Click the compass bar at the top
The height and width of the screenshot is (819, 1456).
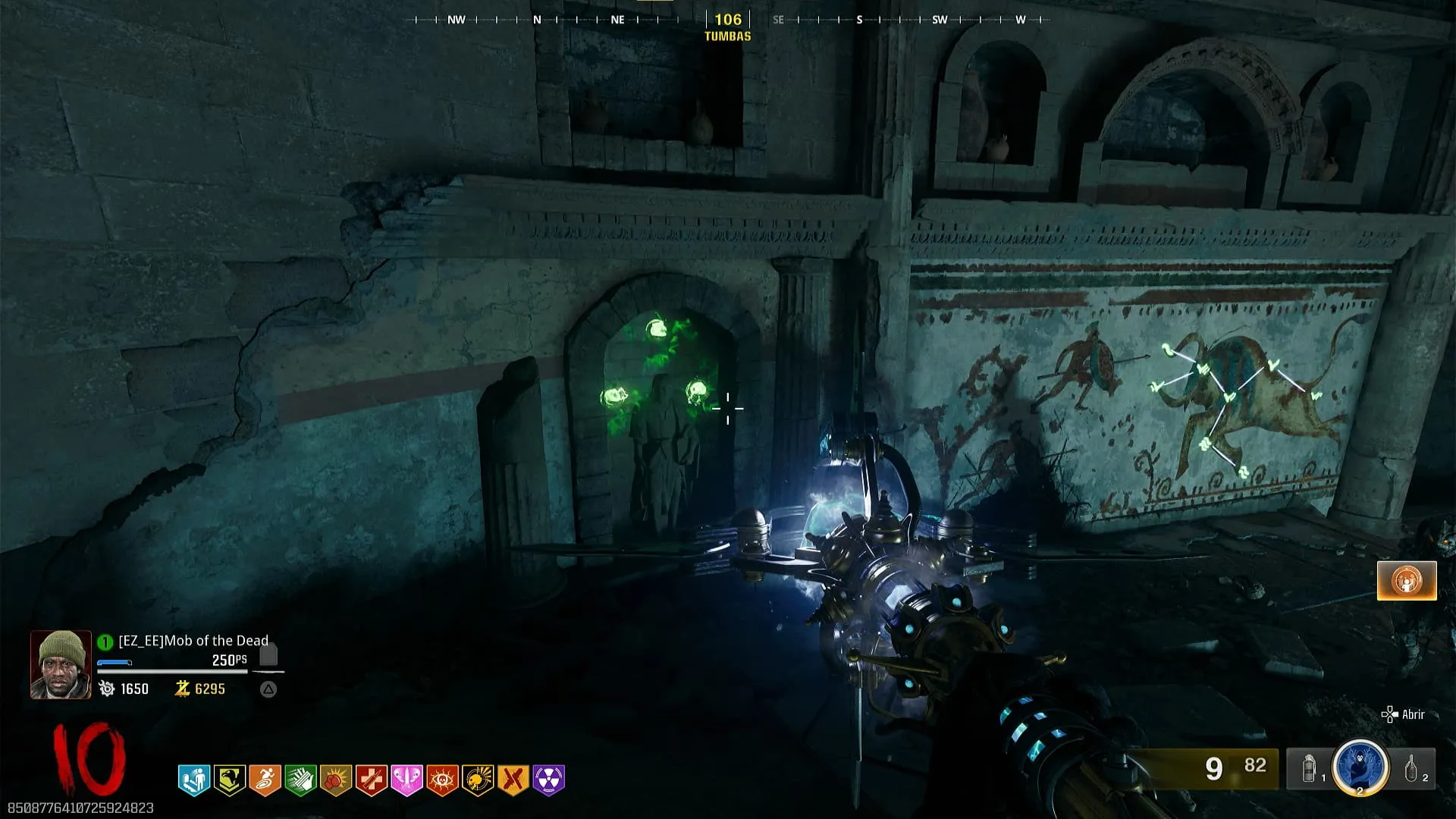click(728, 20)
